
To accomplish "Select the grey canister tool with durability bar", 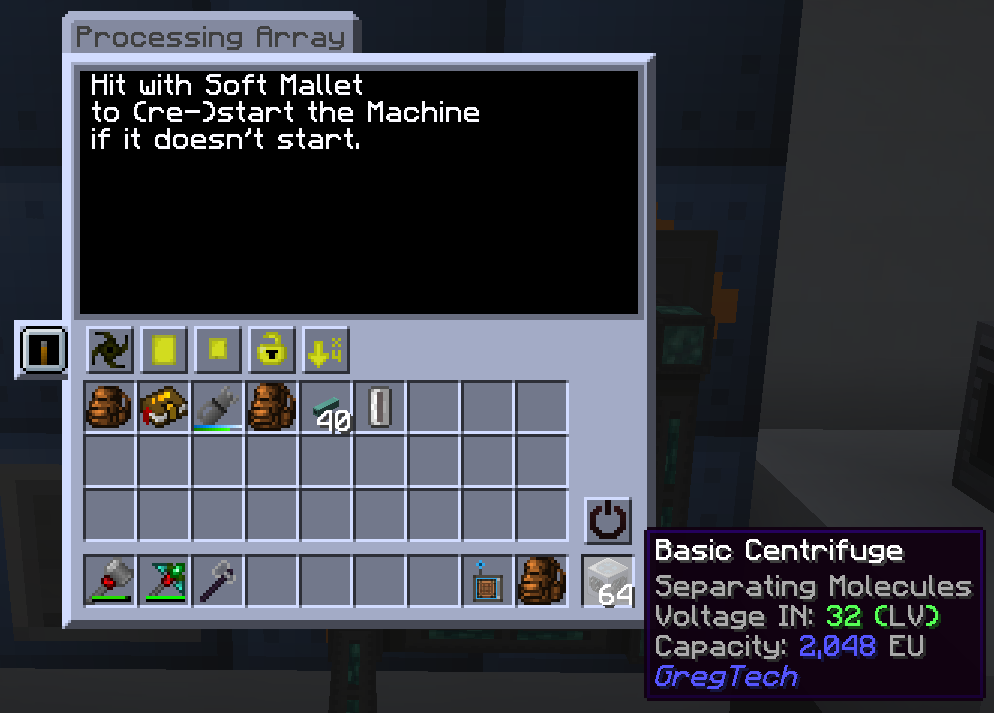I will 218,407.
